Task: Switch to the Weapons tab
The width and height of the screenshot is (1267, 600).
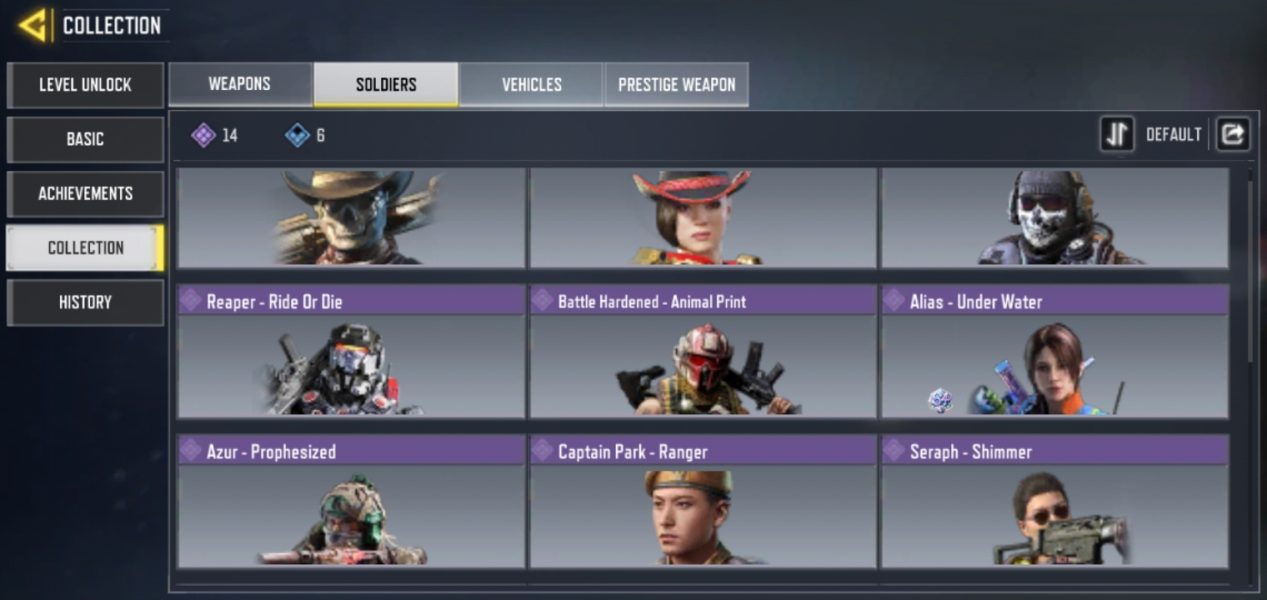Action: (x=240, y=84)
